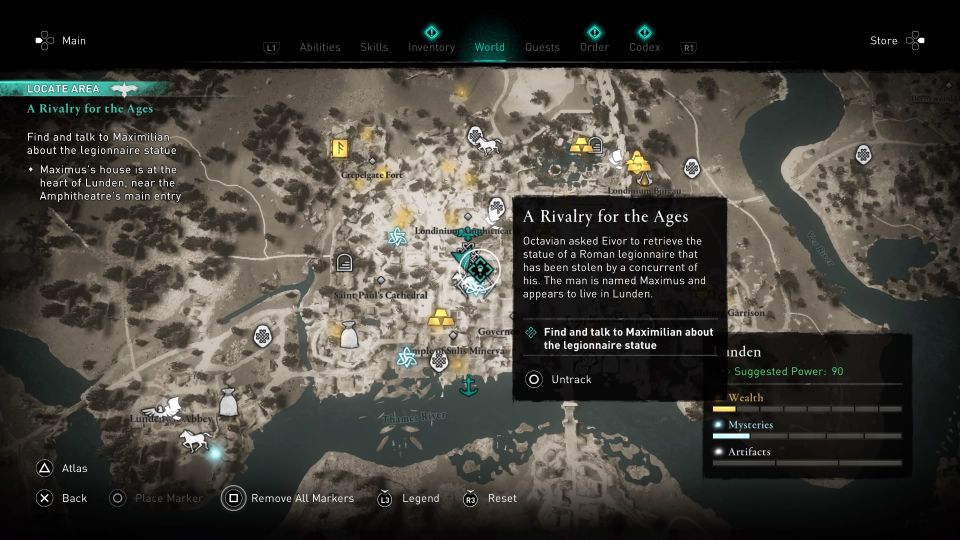
Task: Click the yellow rune marker near Crepelgate Fort
Action: click(x=340, y=149)
